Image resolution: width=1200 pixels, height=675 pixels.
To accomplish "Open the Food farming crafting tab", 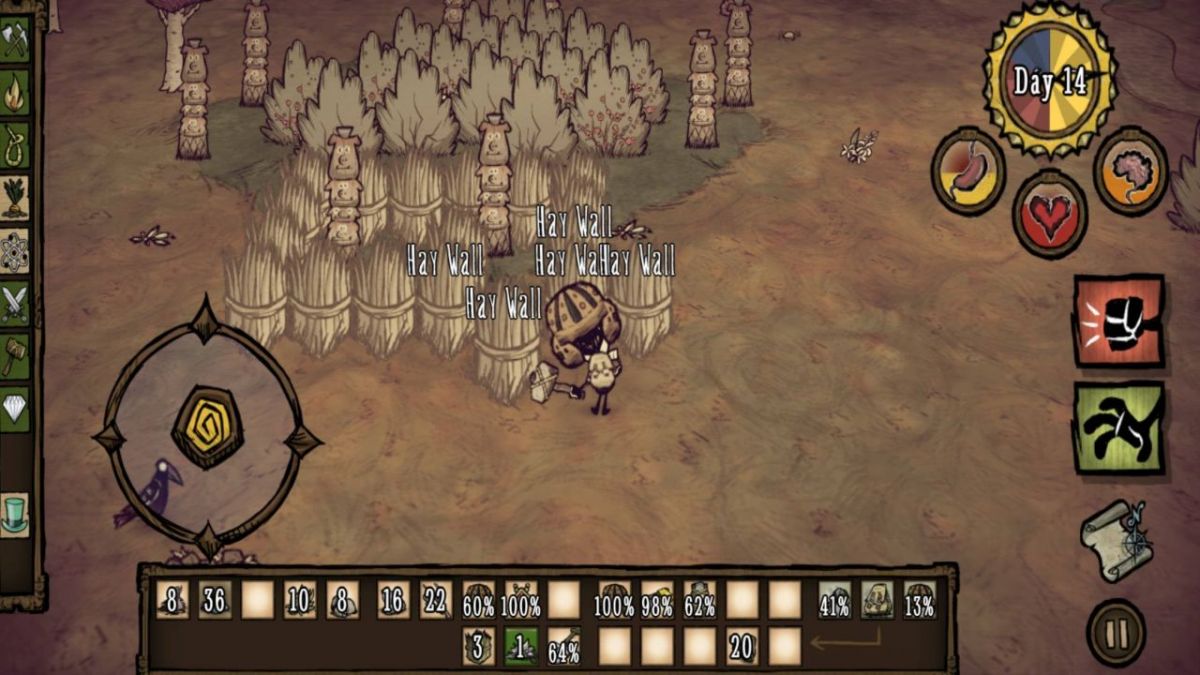I will 15,197.
